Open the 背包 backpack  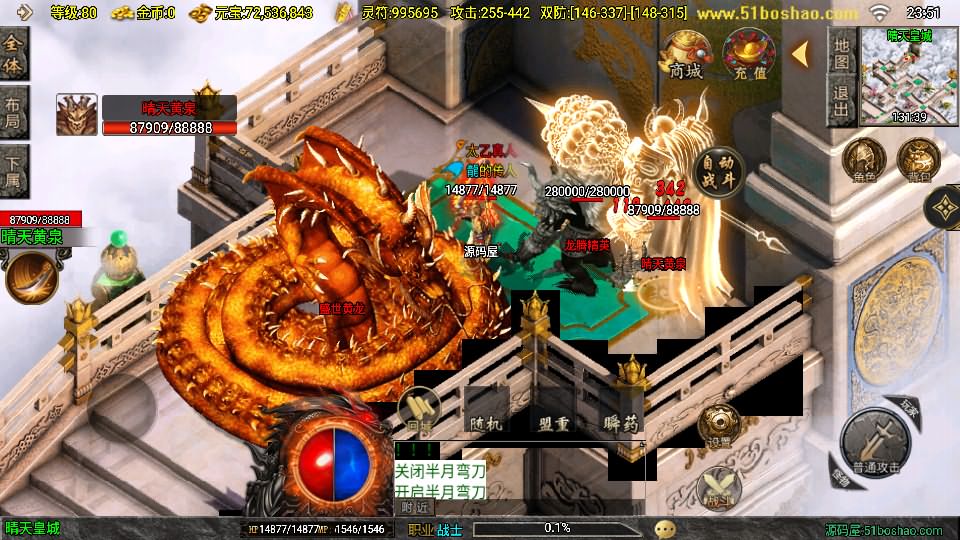click(x=917, y=160)
